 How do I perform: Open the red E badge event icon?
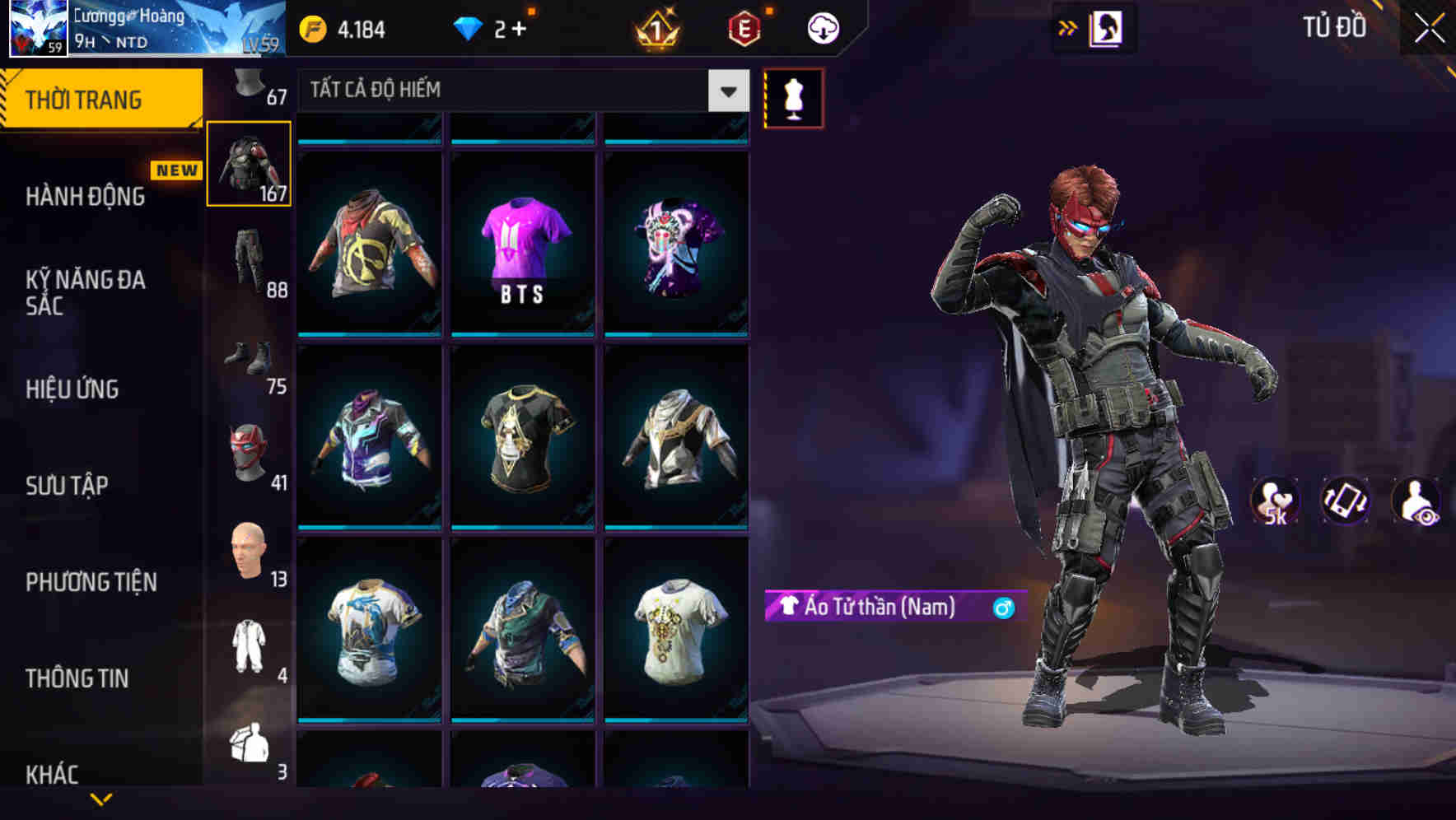point(742,26)
